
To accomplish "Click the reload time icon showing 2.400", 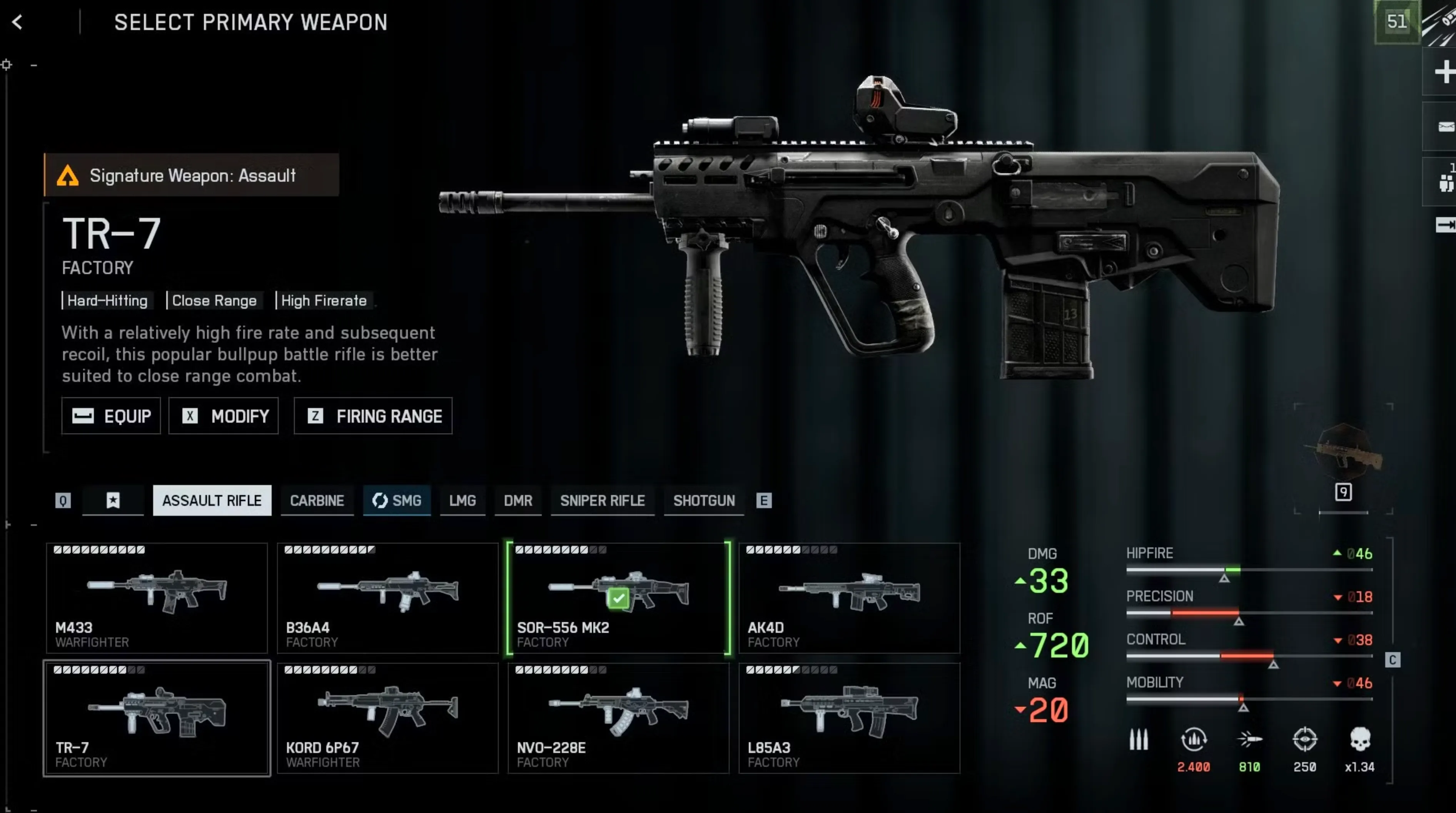I will (x=1194, y=739).
